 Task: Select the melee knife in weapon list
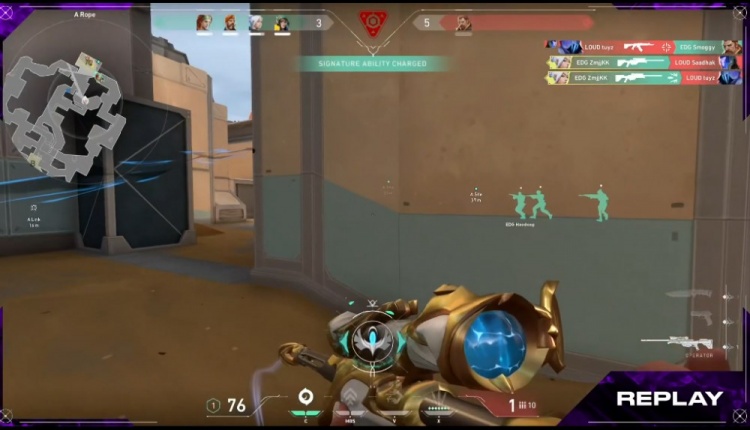click(692, 294)
